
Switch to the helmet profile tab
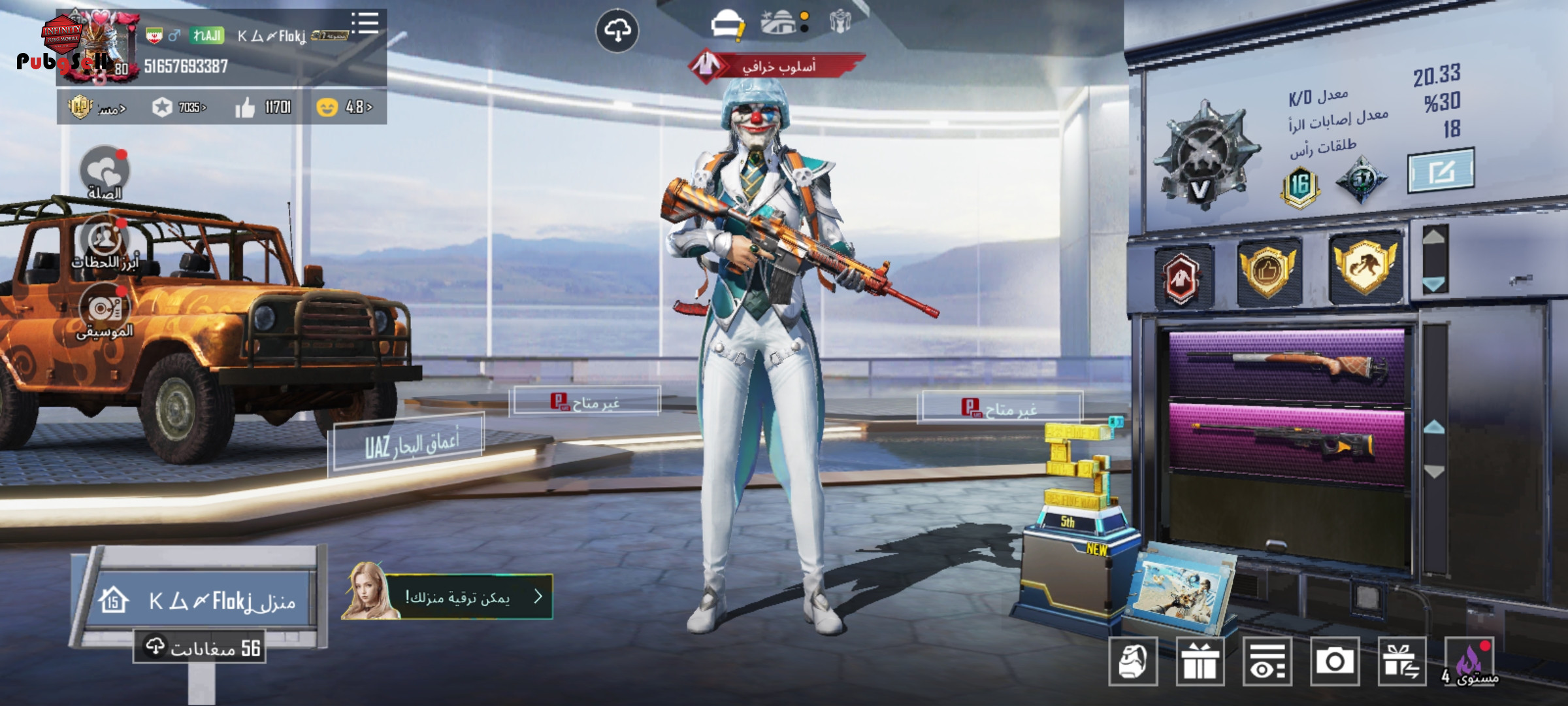(727, 25)
